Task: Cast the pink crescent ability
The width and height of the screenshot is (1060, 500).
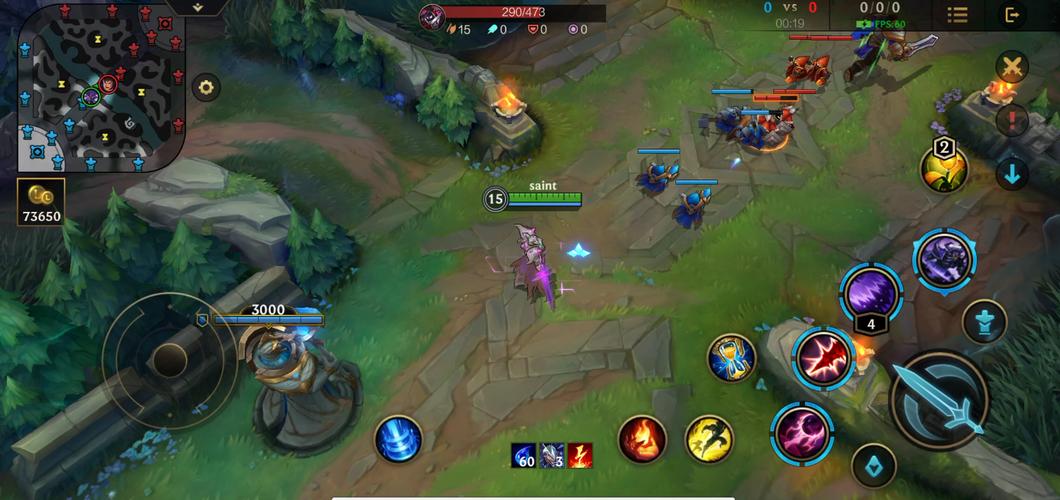Action: 802,432
